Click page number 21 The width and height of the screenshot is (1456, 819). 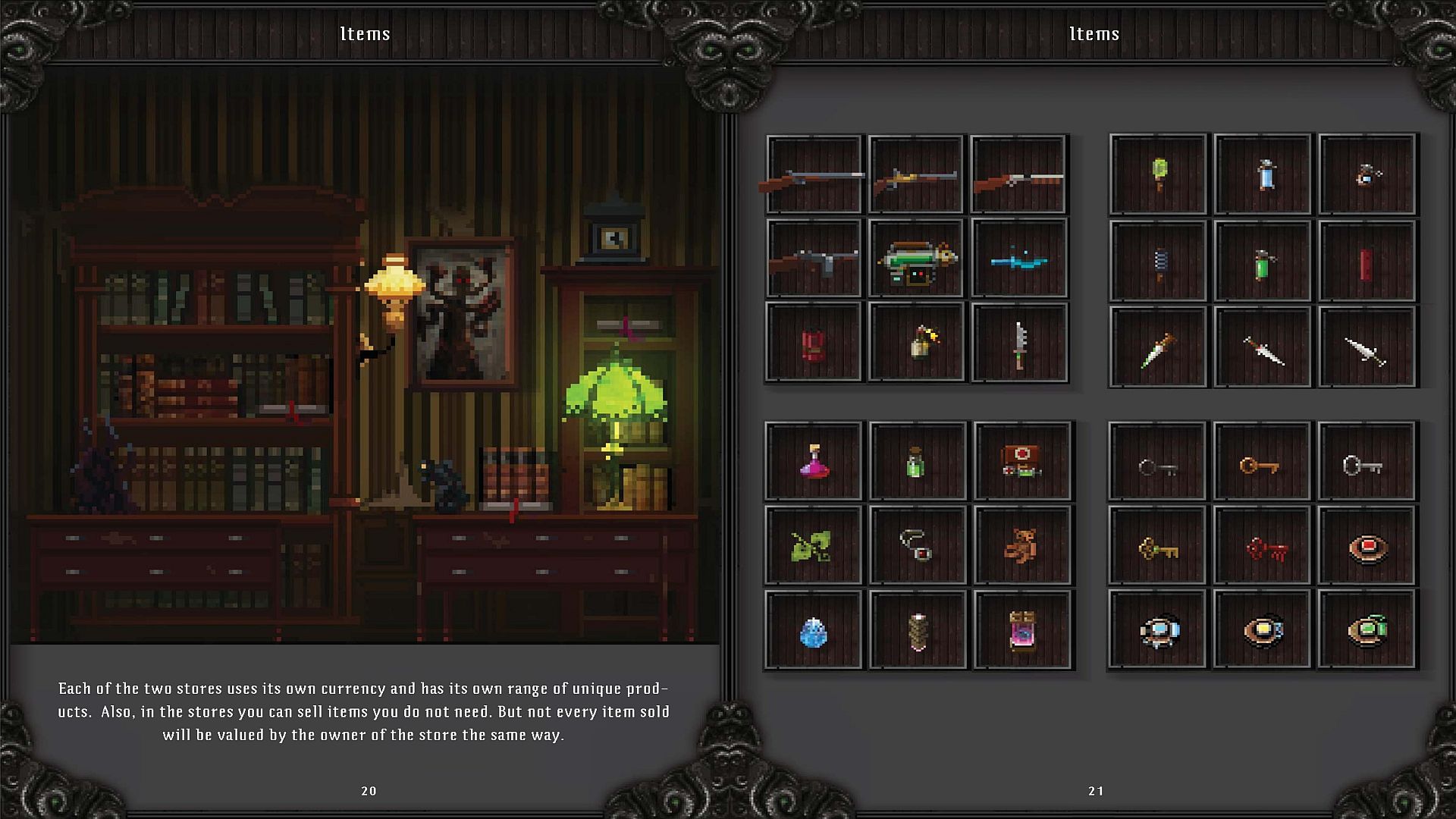1094,790
